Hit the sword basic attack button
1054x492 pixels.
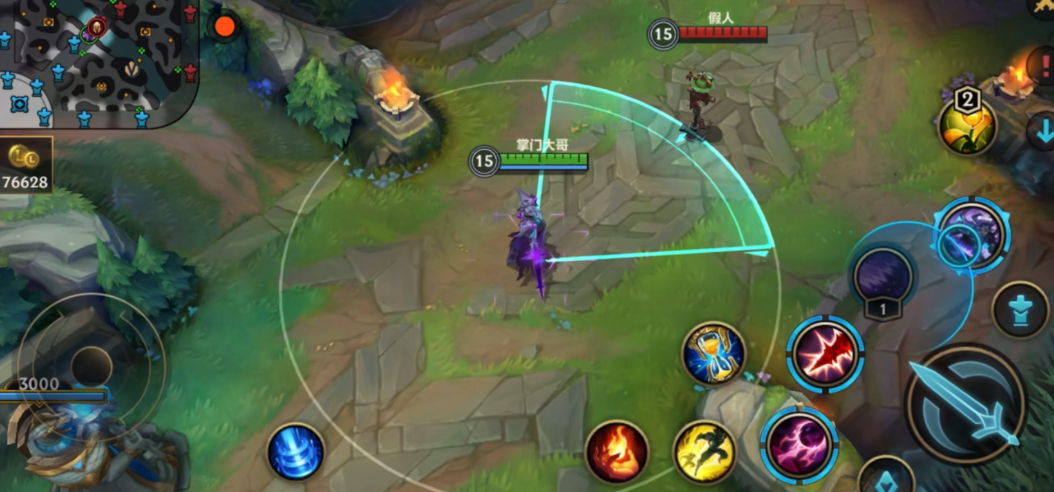click(965, 404)
